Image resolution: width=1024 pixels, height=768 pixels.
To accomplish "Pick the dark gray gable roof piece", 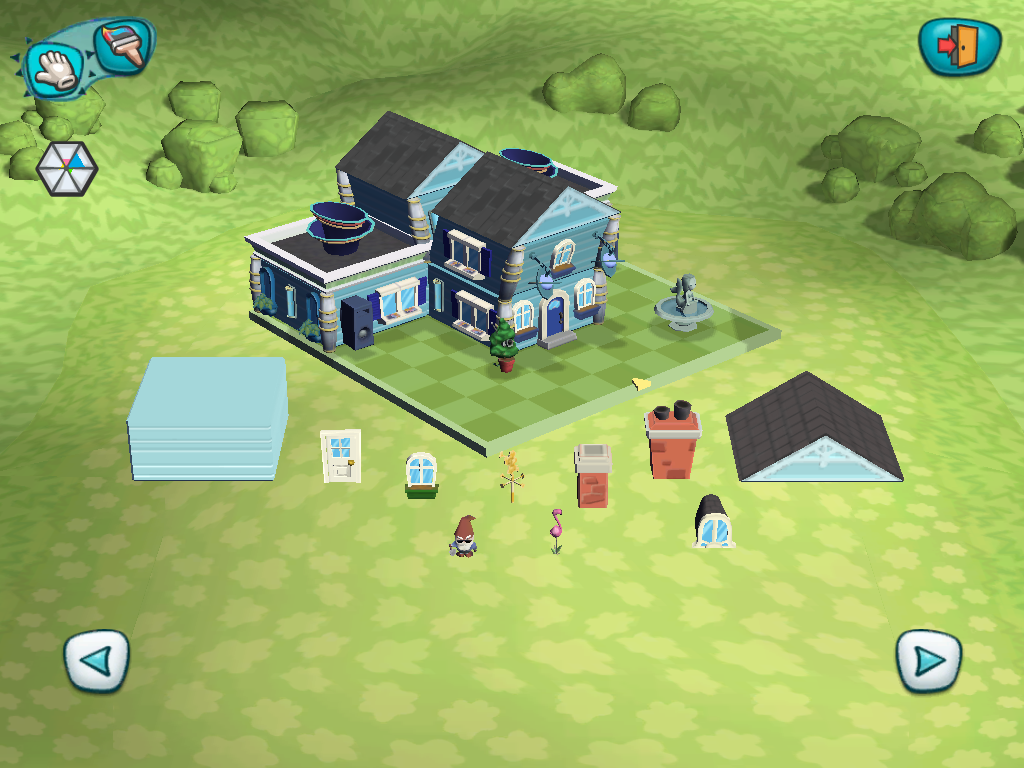I will coord(812,430).
